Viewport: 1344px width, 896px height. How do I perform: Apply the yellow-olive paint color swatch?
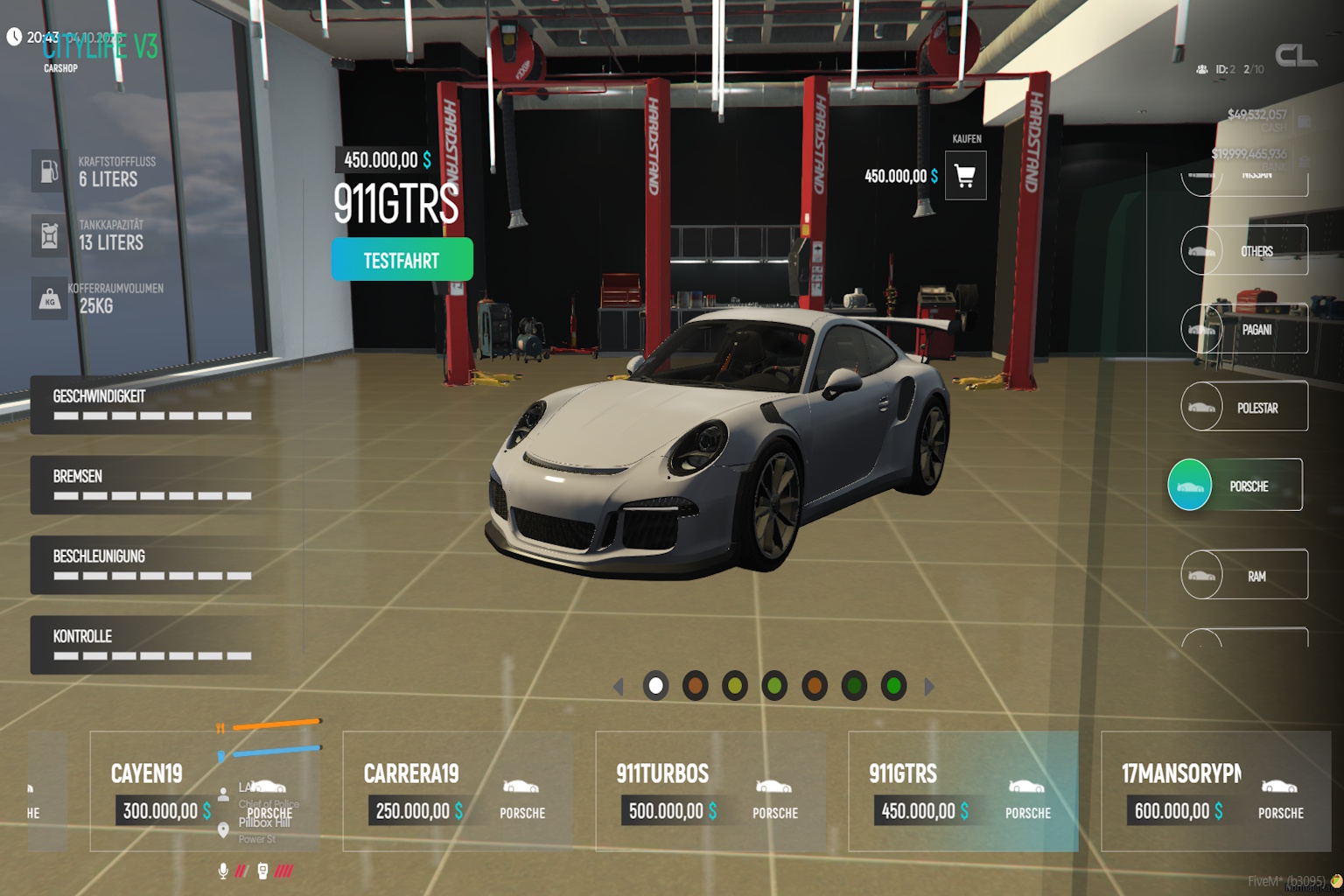pos(735,686)
